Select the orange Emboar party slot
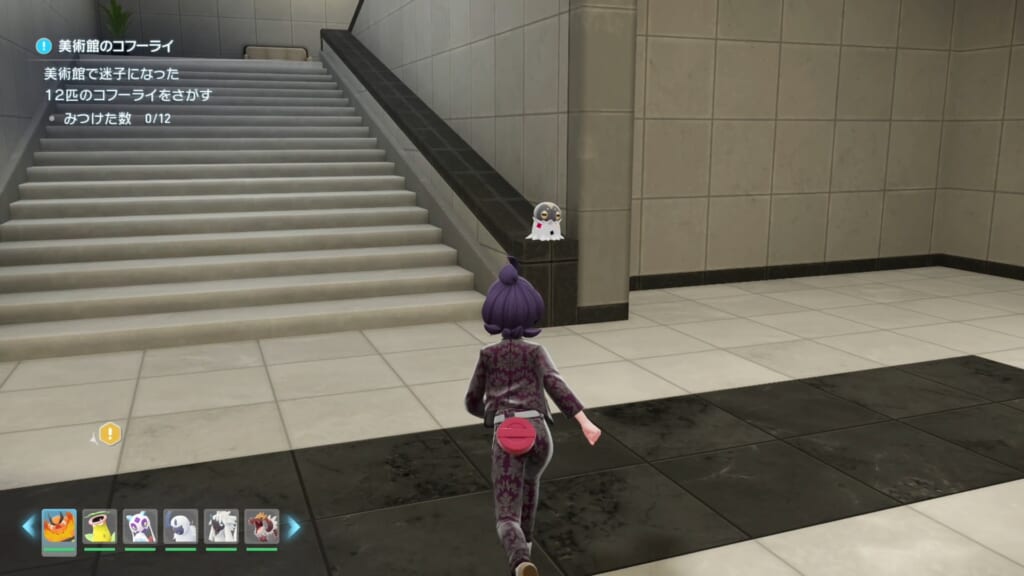This screenshot has width=1024, height=576. [x=58, y=527]
